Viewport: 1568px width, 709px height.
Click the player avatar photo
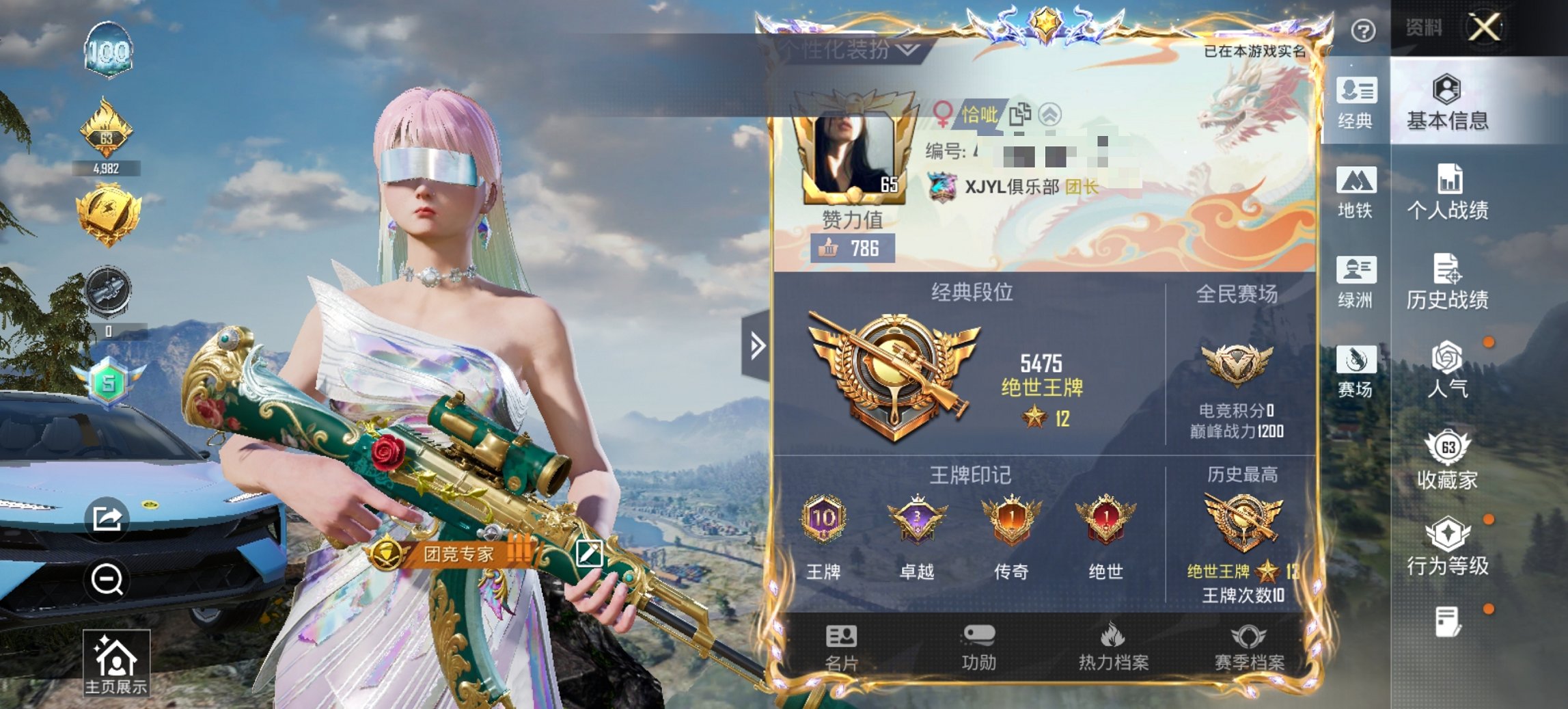point(855,150)
